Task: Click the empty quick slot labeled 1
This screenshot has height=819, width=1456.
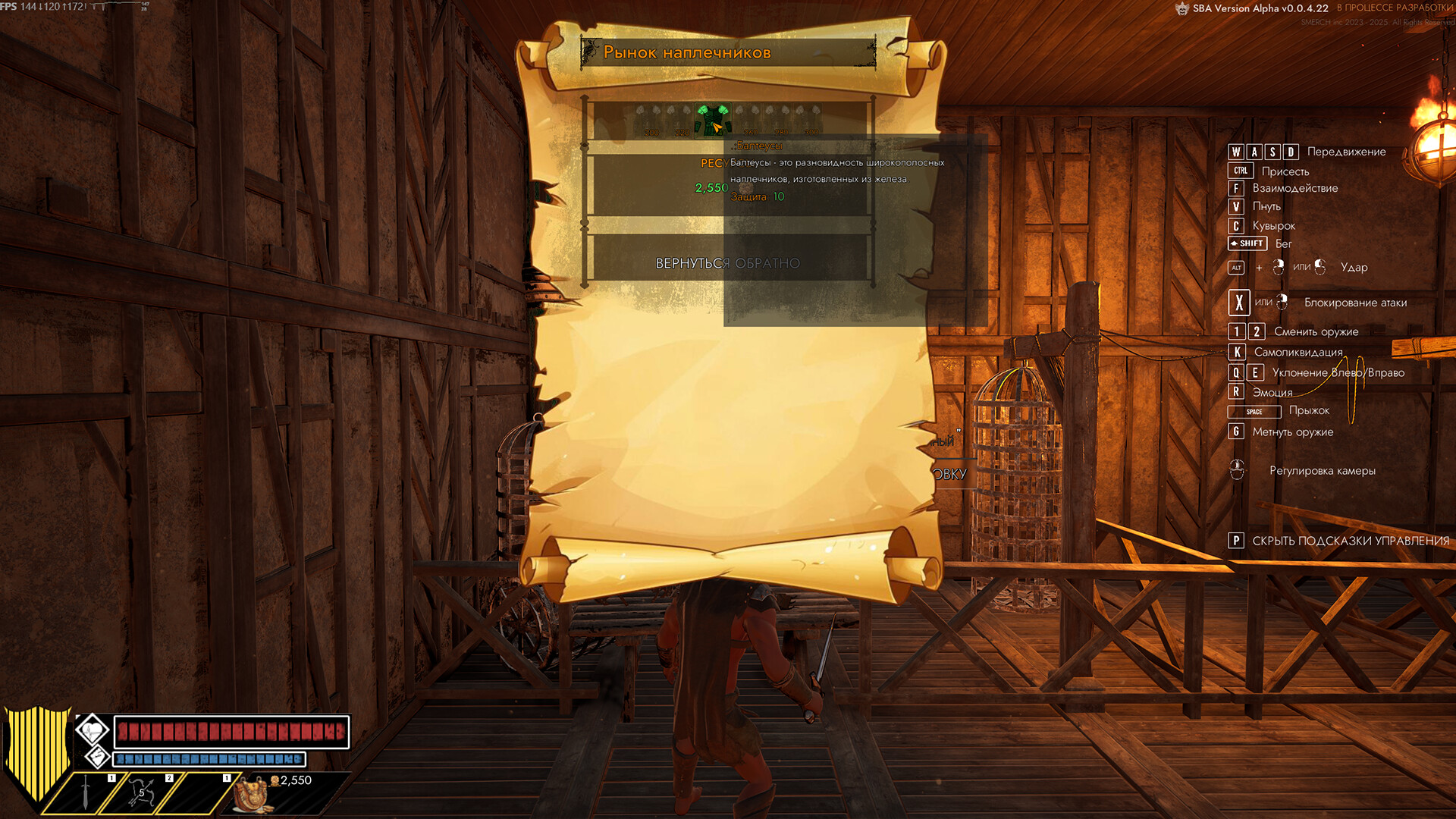Action: [199, 792]
